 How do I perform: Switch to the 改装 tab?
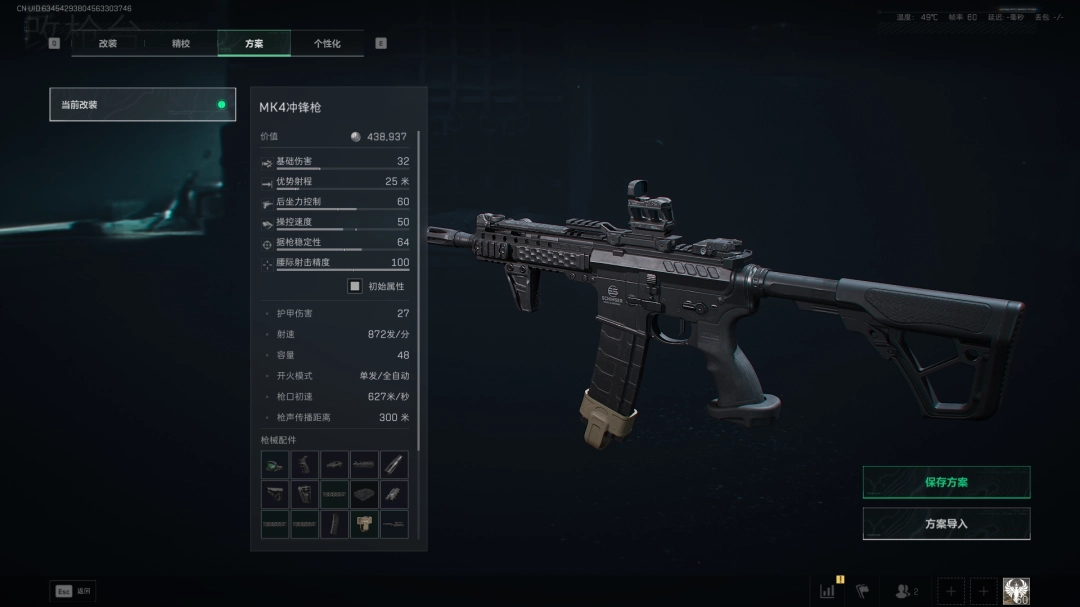pos(108,44)
